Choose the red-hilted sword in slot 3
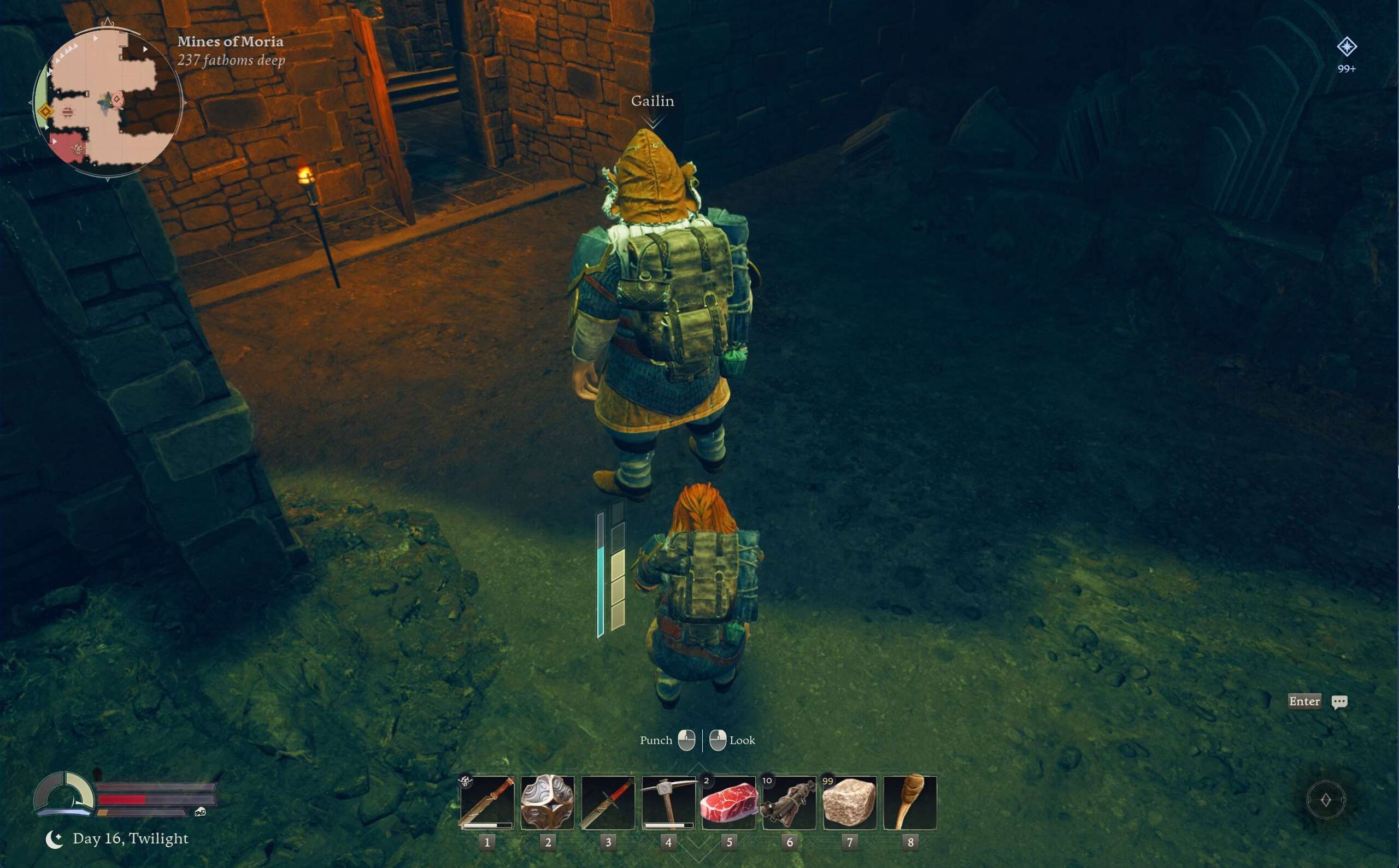This screenshot has width=1399, height=868. [x=608, y=802]
